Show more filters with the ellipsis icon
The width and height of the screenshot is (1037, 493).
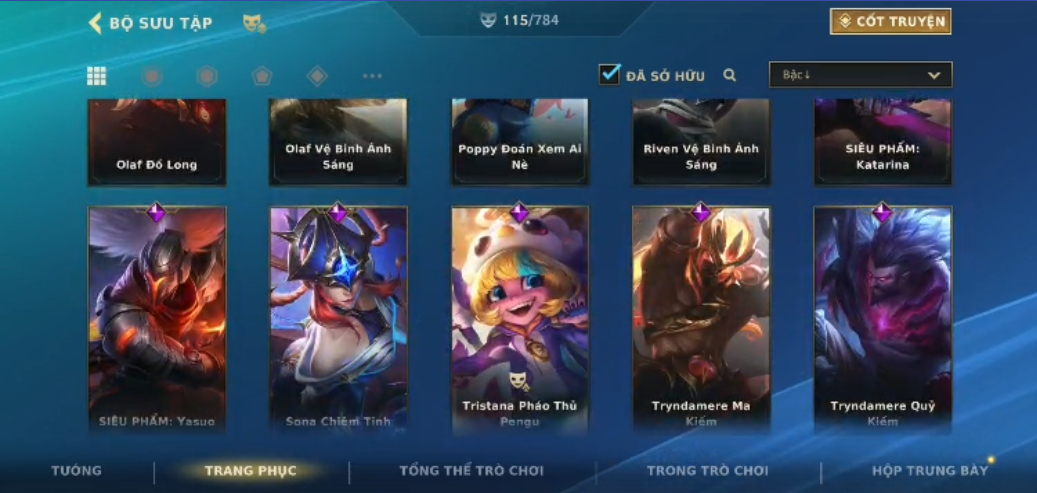click(372, 76)
